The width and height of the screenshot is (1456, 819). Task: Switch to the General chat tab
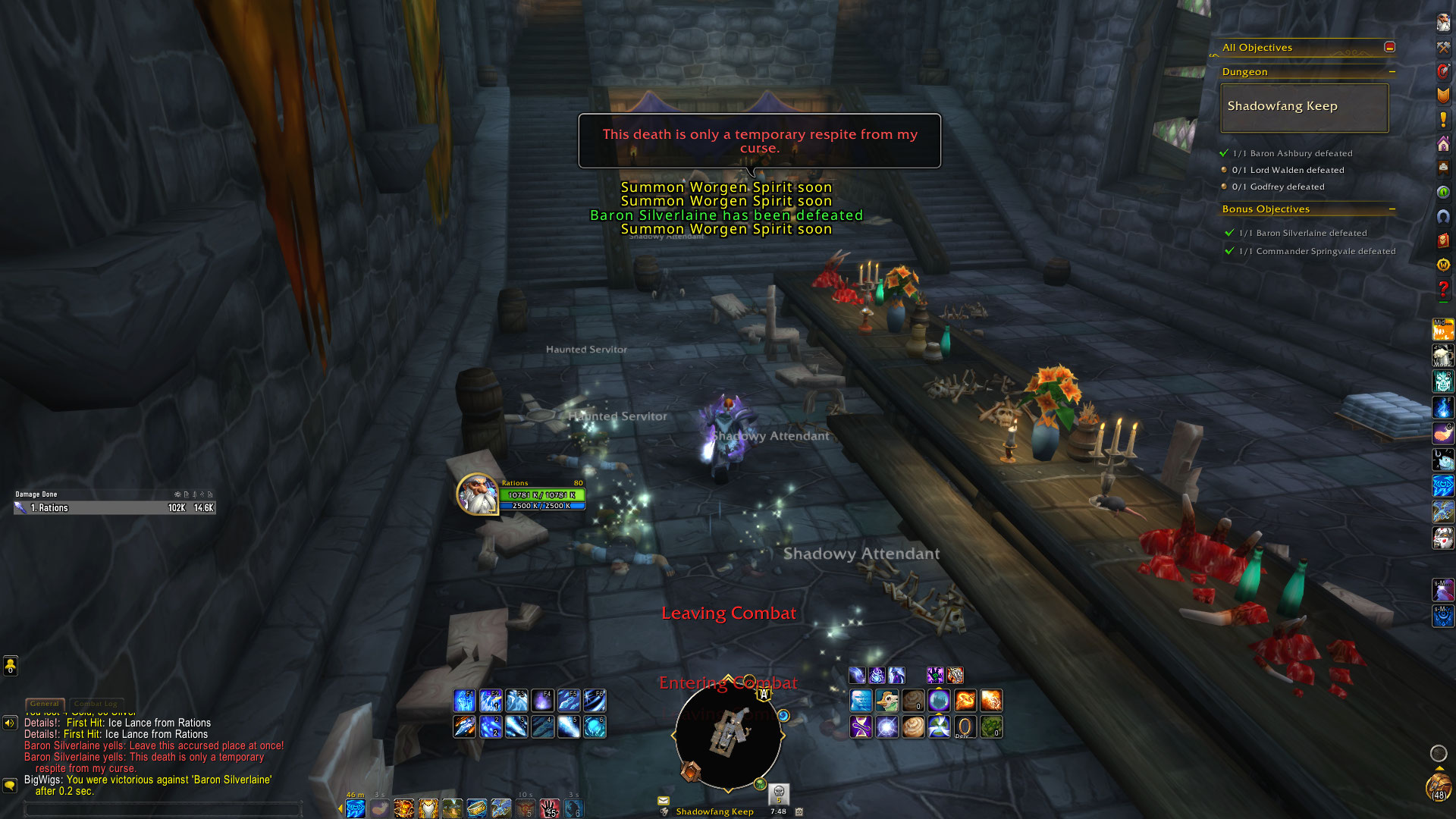(45, 704)
